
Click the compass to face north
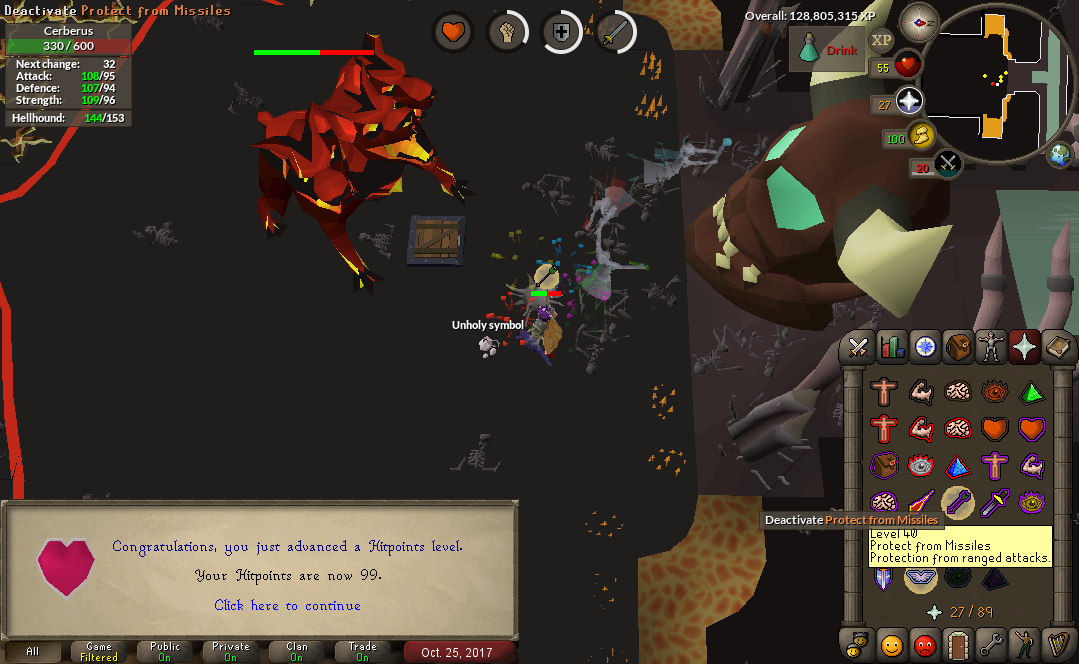point(918,21)
